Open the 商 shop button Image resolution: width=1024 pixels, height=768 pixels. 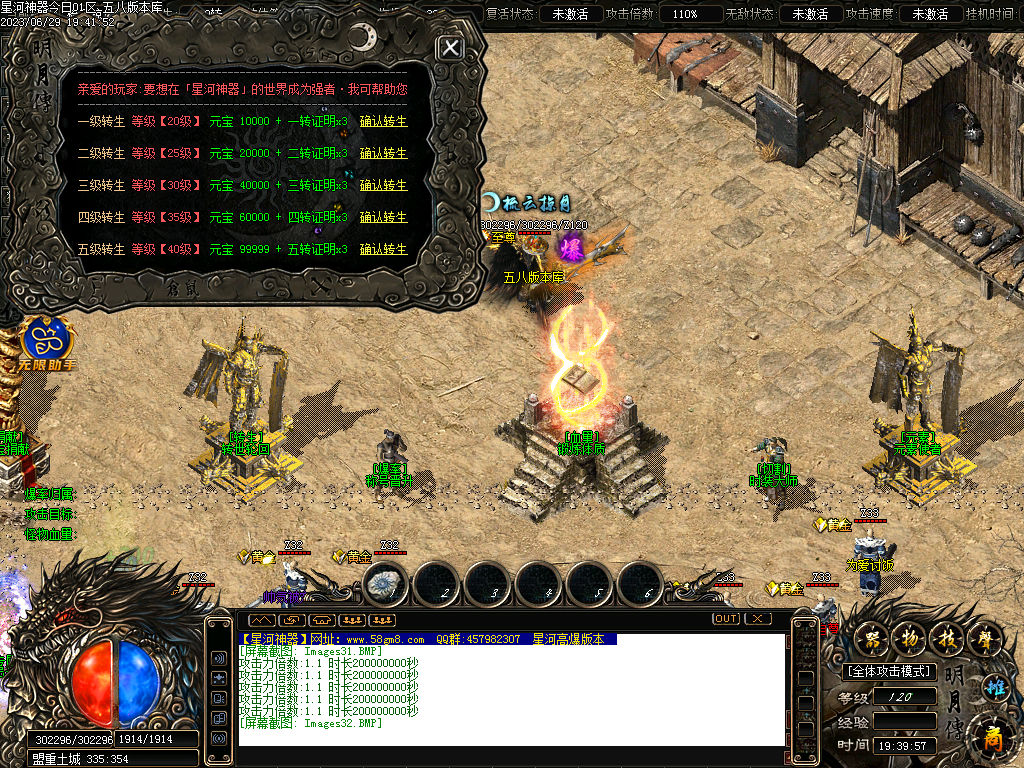pyautogui.click(x=992, y=735)
